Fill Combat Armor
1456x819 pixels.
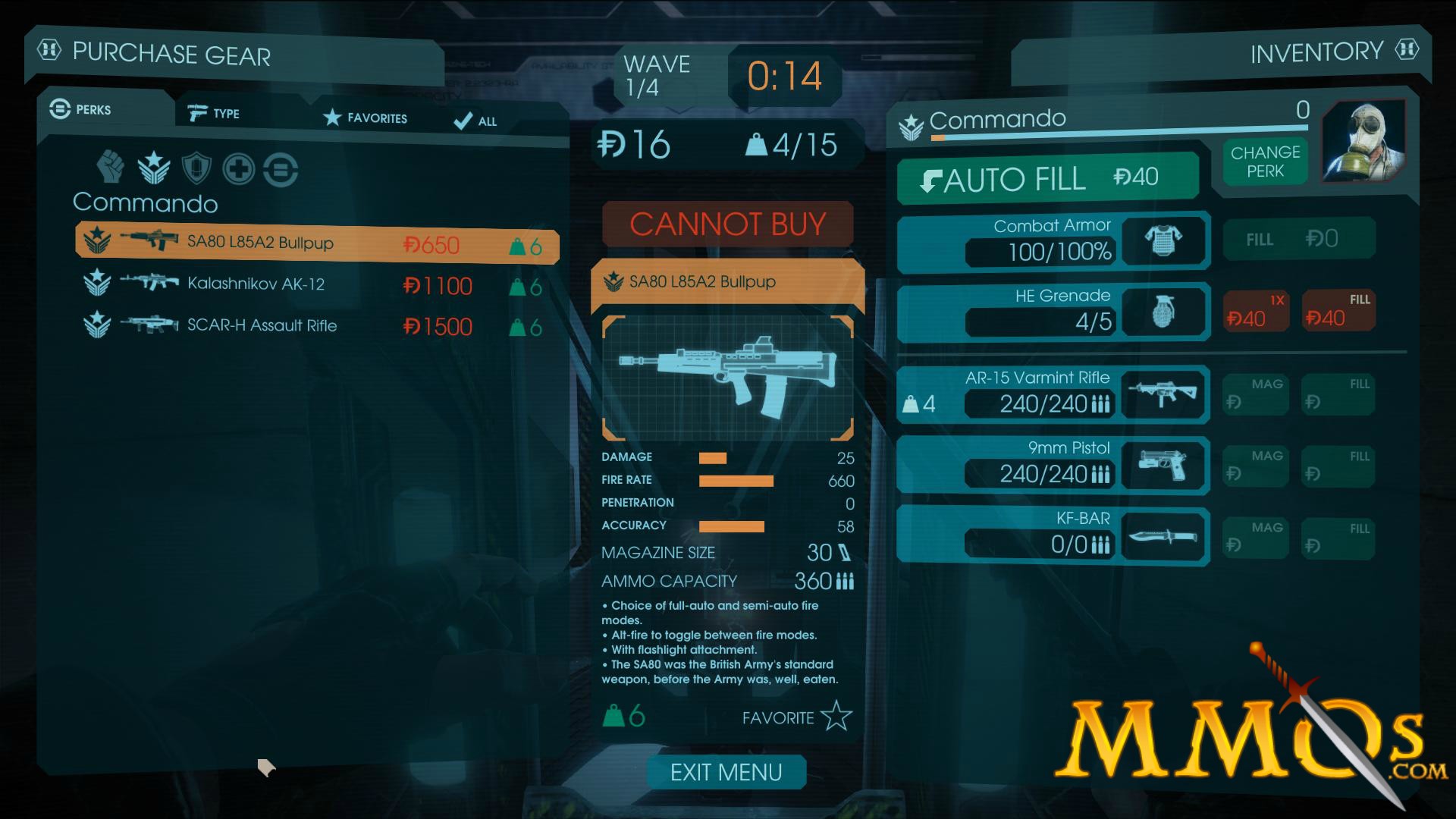[1298, 240]
